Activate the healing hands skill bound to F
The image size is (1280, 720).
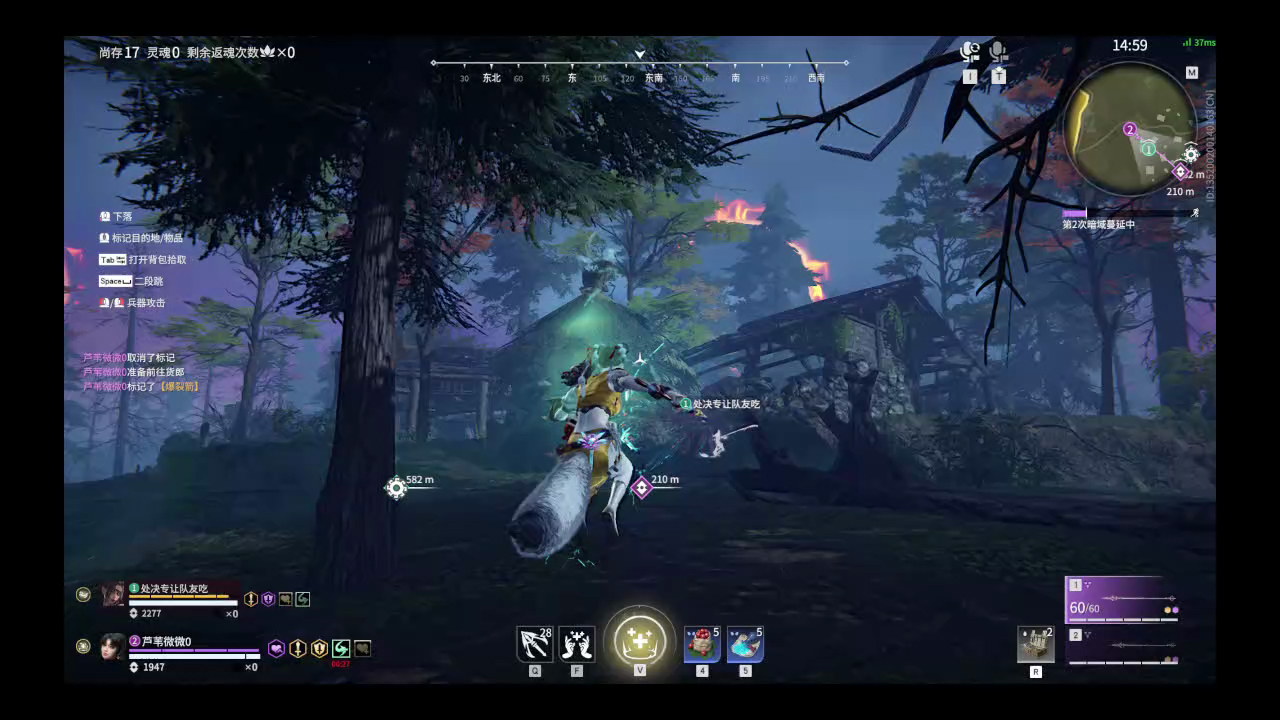576,644
